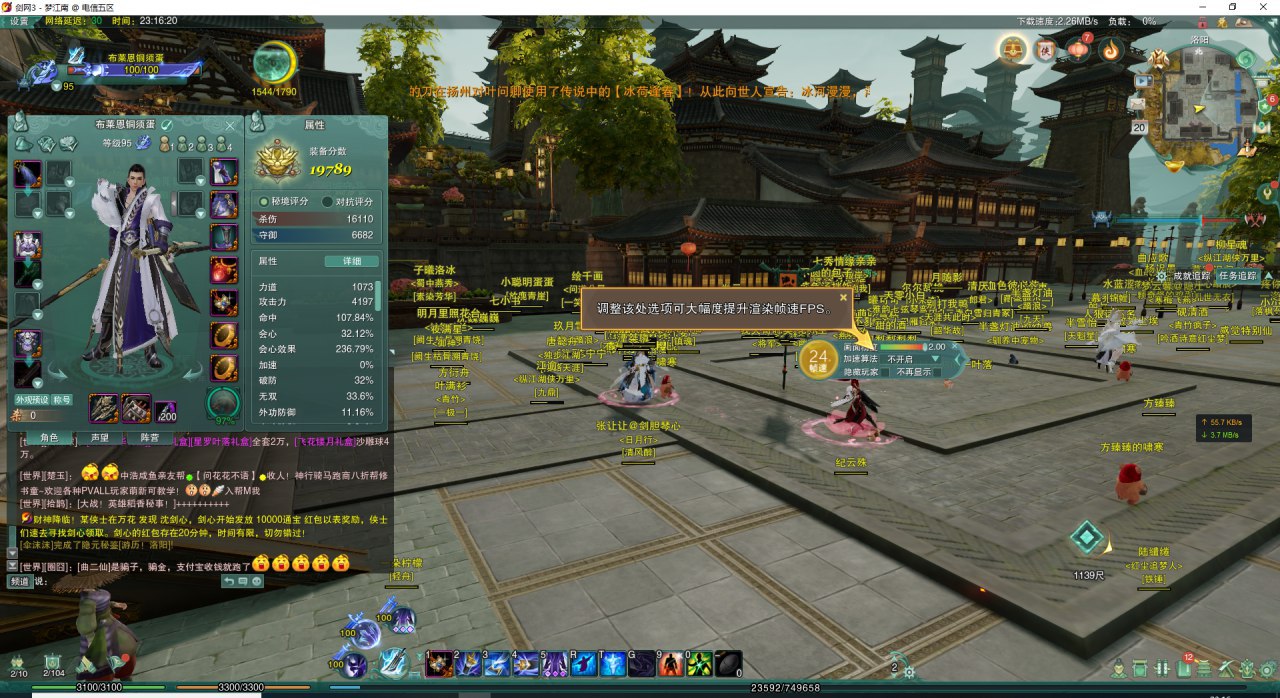This screenshot has height=698, width=1280.
Task: Click the 称号 title button
Action: (62, 399)
